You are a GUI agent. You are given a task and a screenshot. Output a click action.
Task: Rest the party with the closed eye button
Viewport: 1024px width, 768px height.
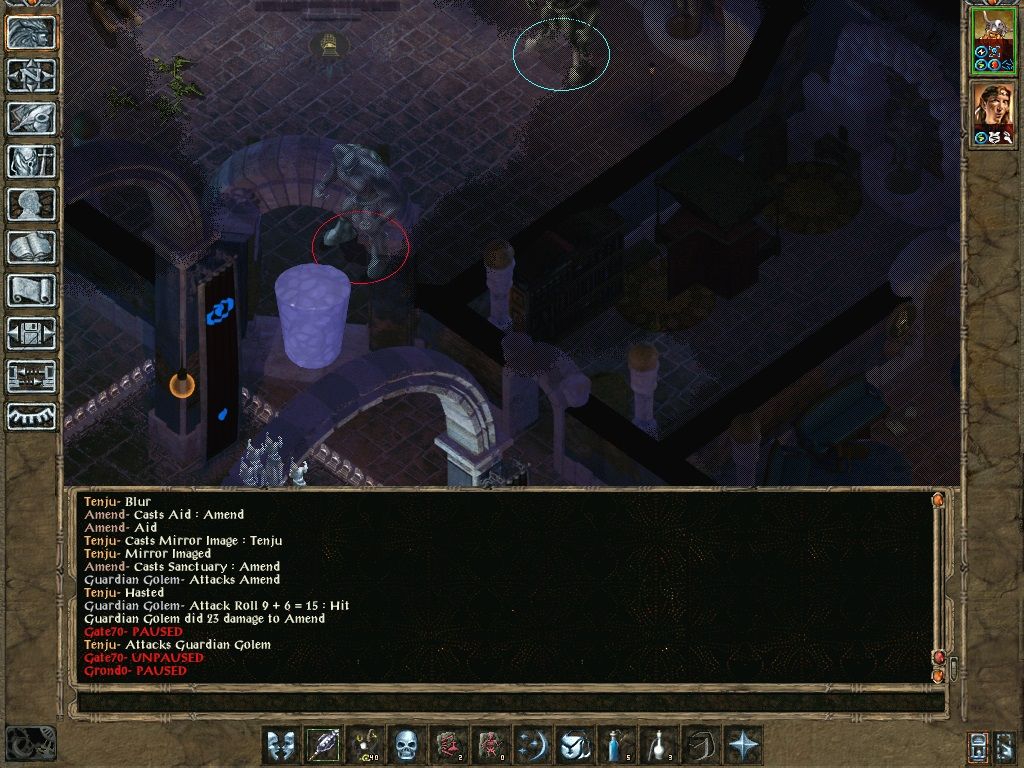click(31, 416)
